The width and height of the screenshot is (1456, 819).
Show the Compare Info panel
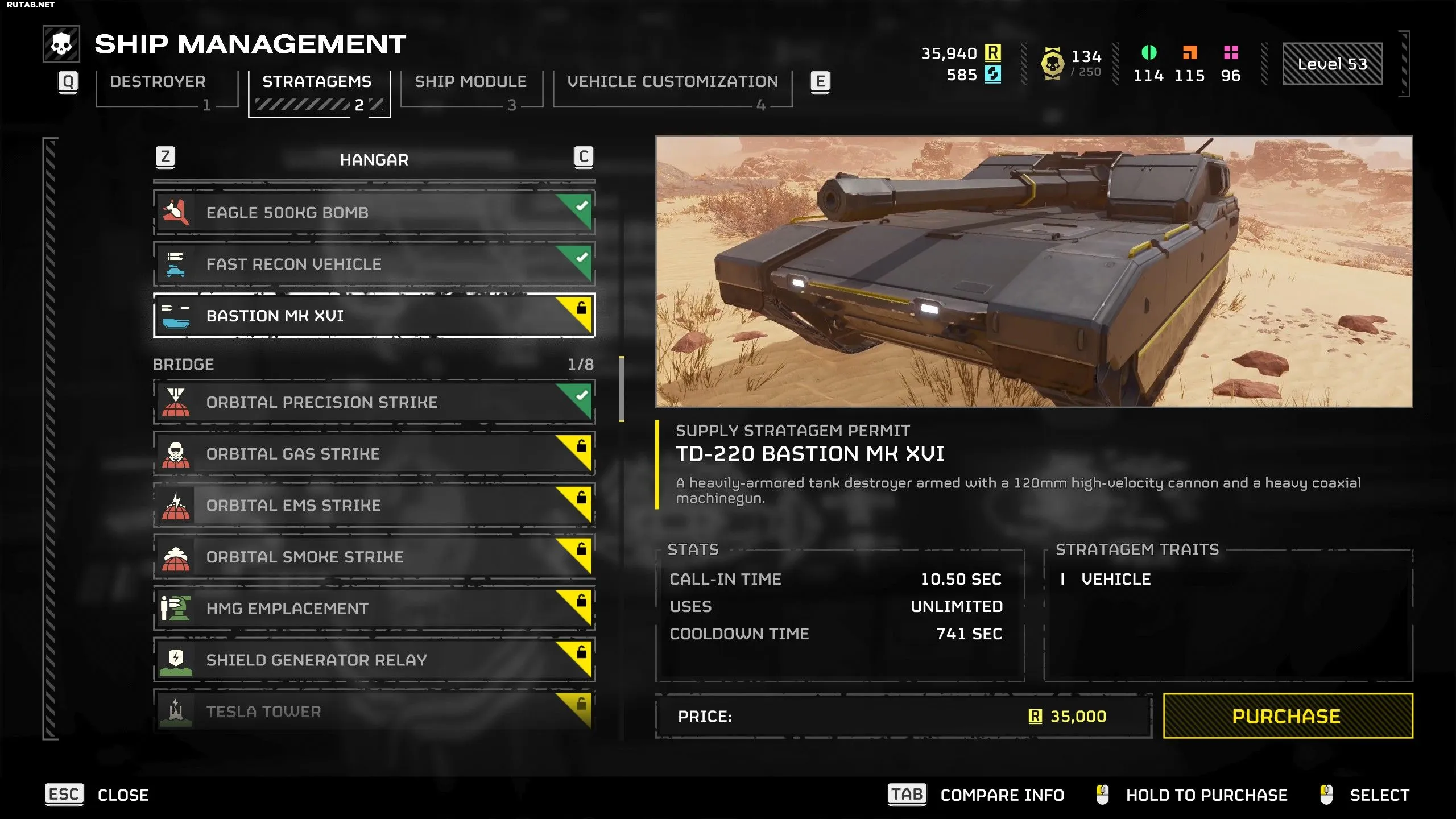(x=976, y=795)
